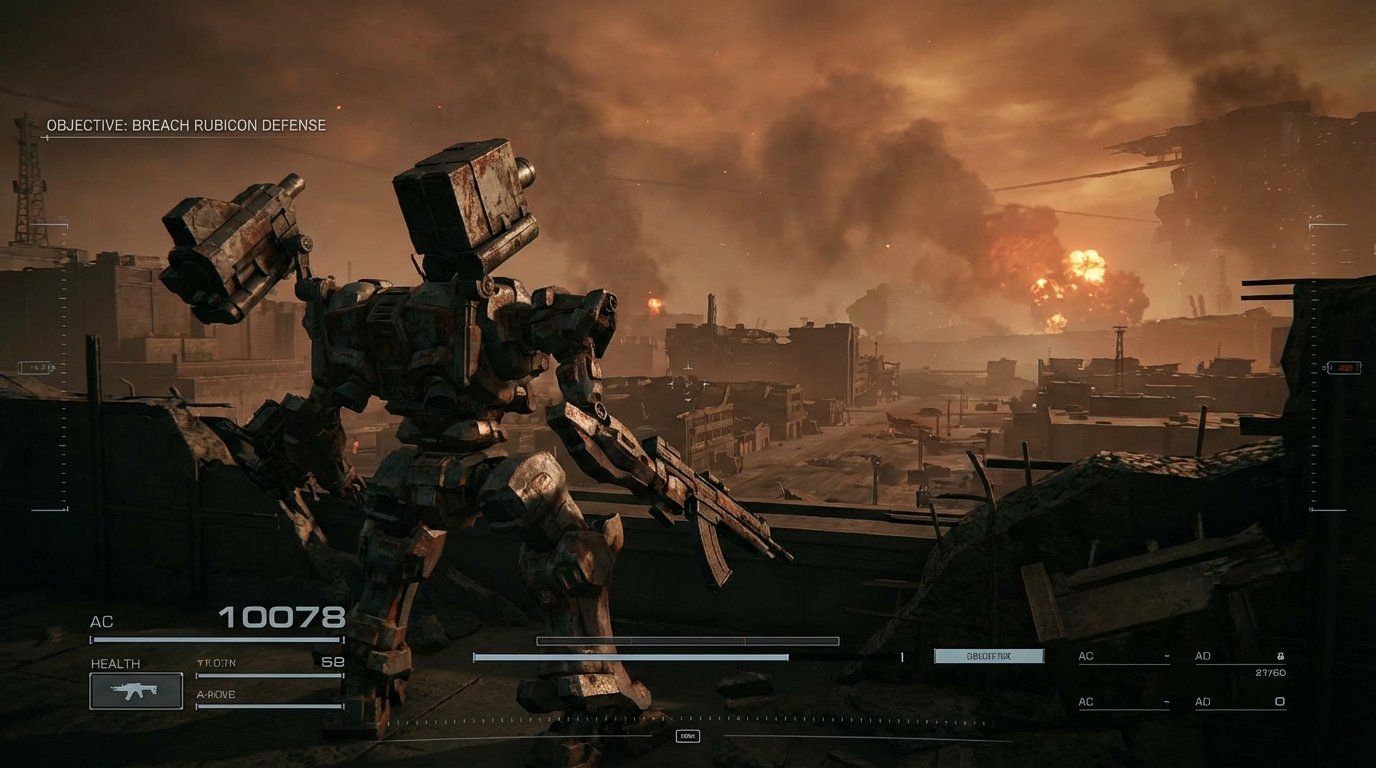Image resolution: width=1376 pixels, height=768 pixels.
Task: Toggle the OBJECTIVE highlight button on the right
Action: (x=988, y=655)
